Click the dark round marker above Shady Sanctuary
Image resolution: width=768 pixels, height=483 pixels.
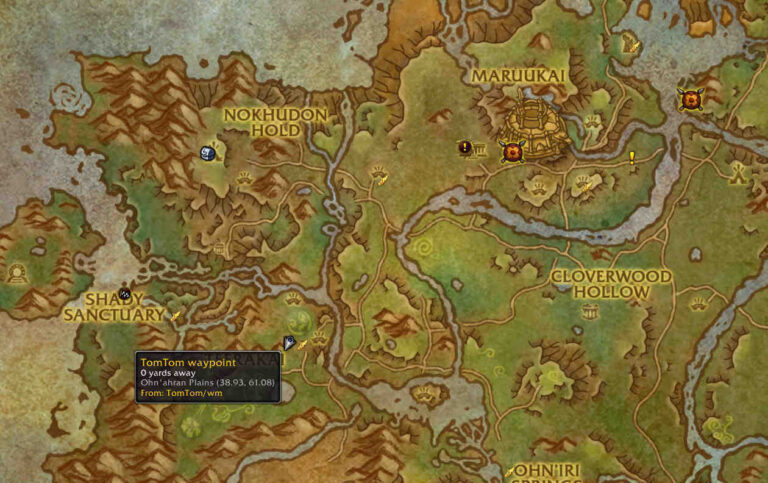(125, 294)
